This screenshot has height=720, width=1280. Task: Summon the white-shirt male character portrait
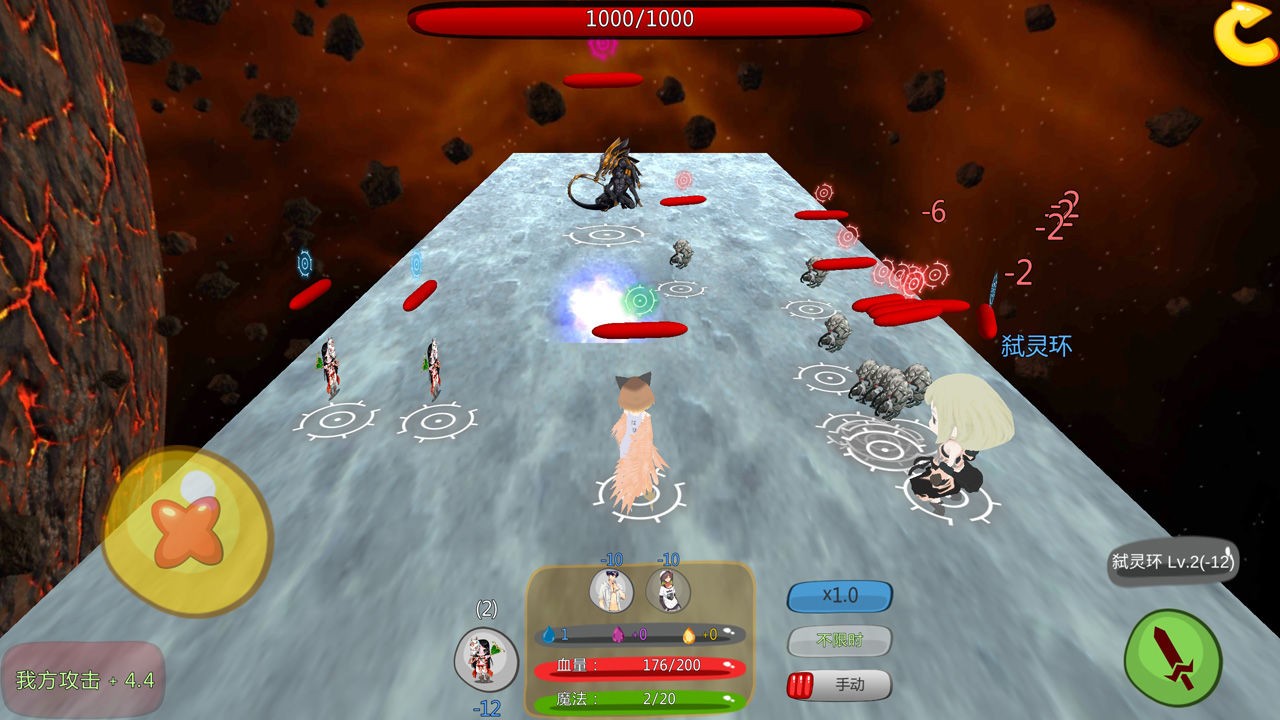(611, 590)
